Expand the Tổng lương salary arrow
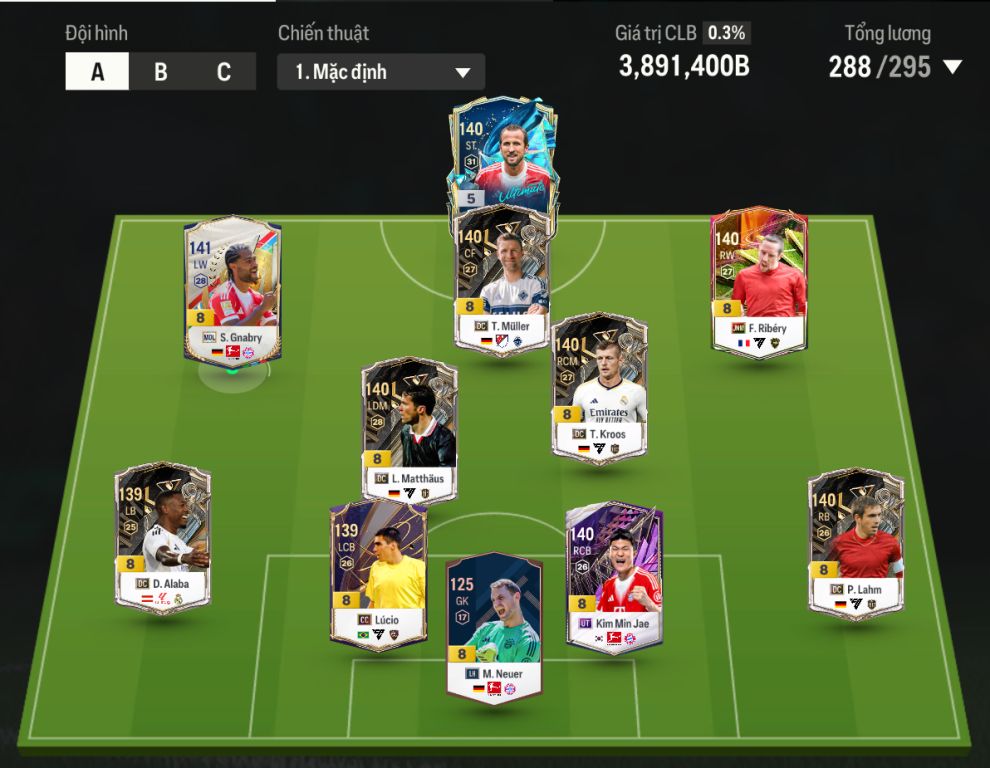 pyautogui.click(x=952, y=67)
